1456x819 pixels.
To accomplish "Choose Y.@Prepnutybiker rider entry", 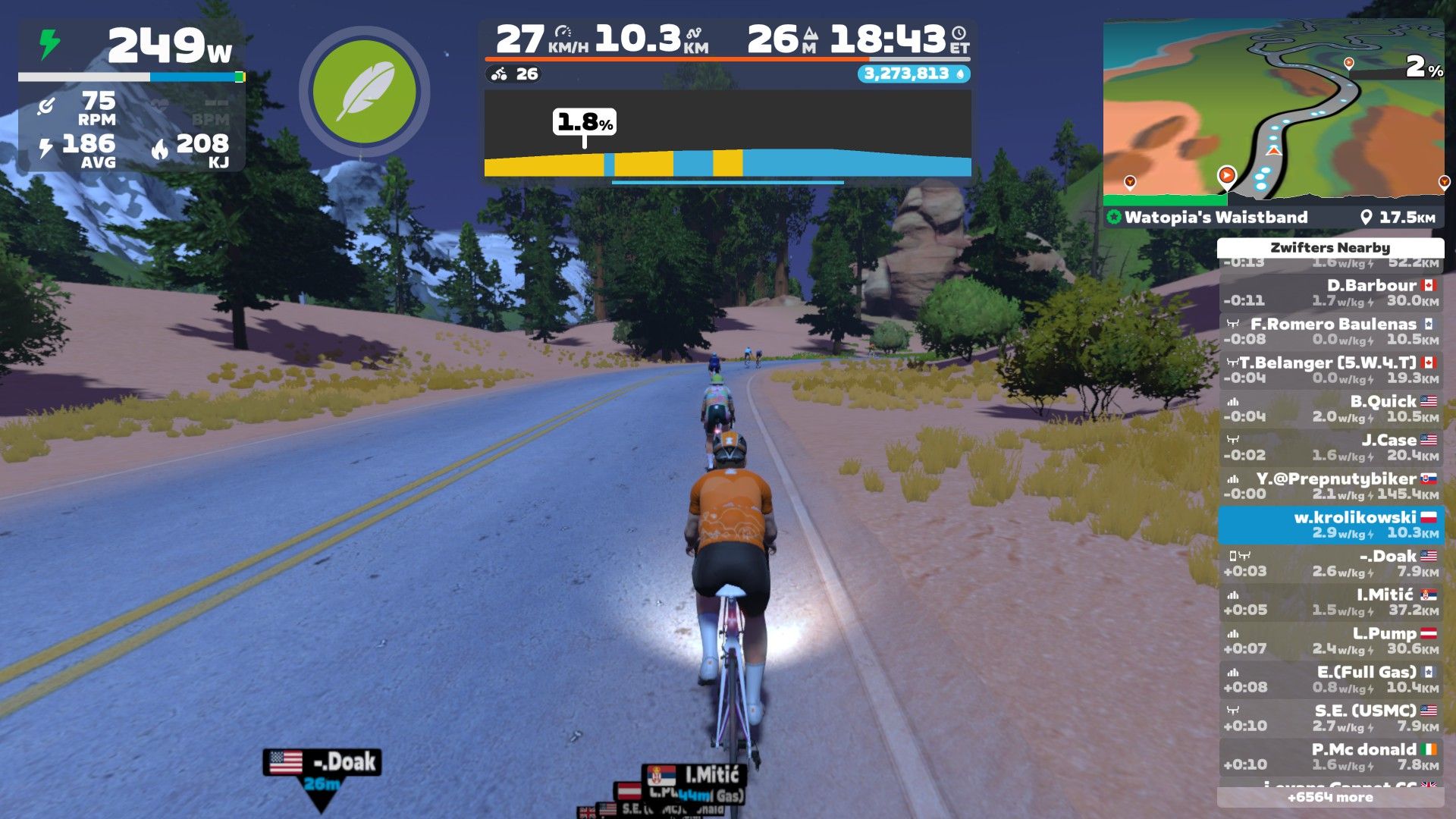I will (x=1331, y=486).
